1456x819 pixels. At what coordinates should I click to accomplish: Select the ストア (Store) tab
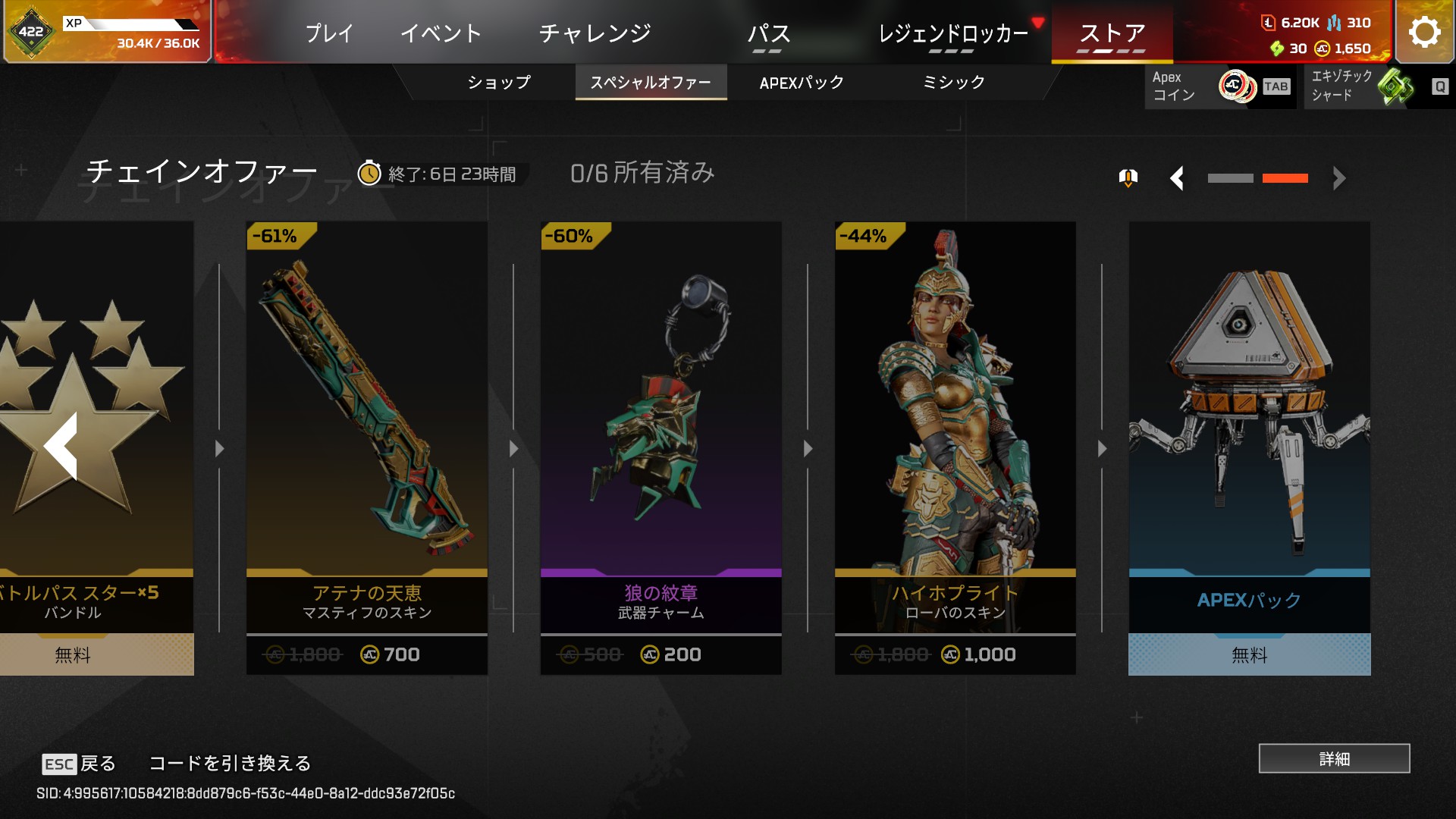1112,33
